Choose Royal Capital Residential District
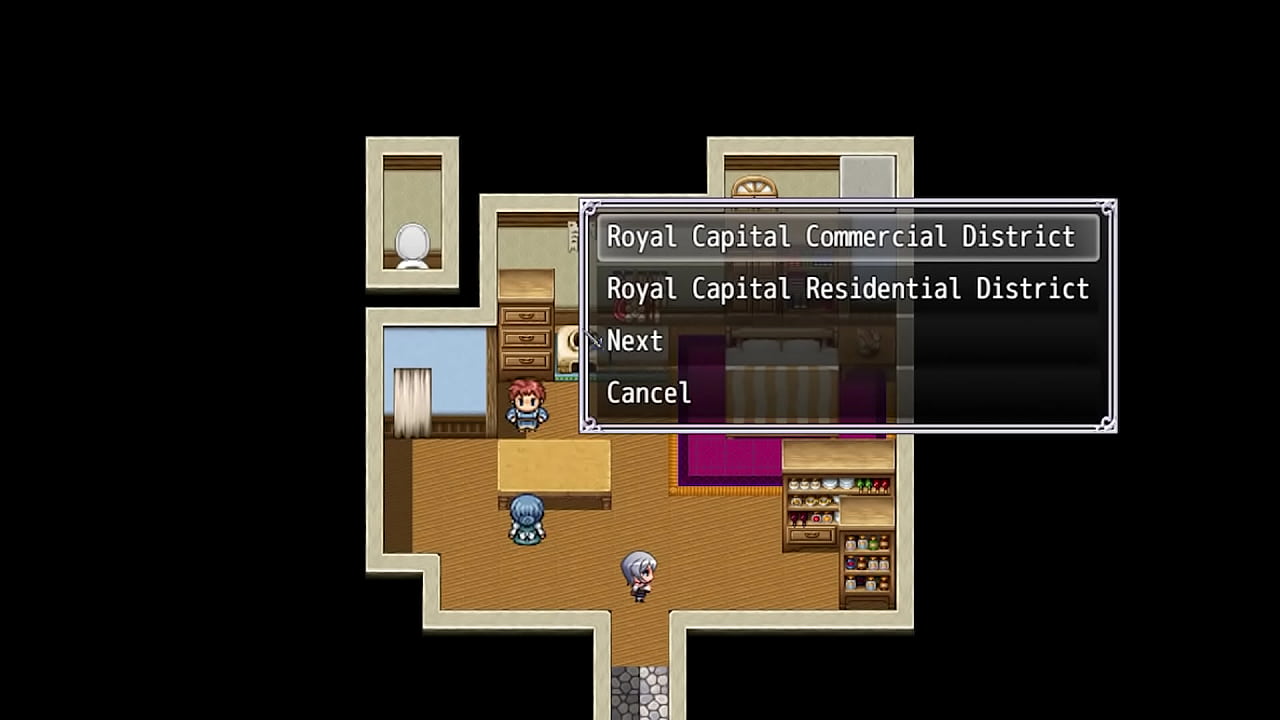 pyautogui.click(x=847, y=289)
